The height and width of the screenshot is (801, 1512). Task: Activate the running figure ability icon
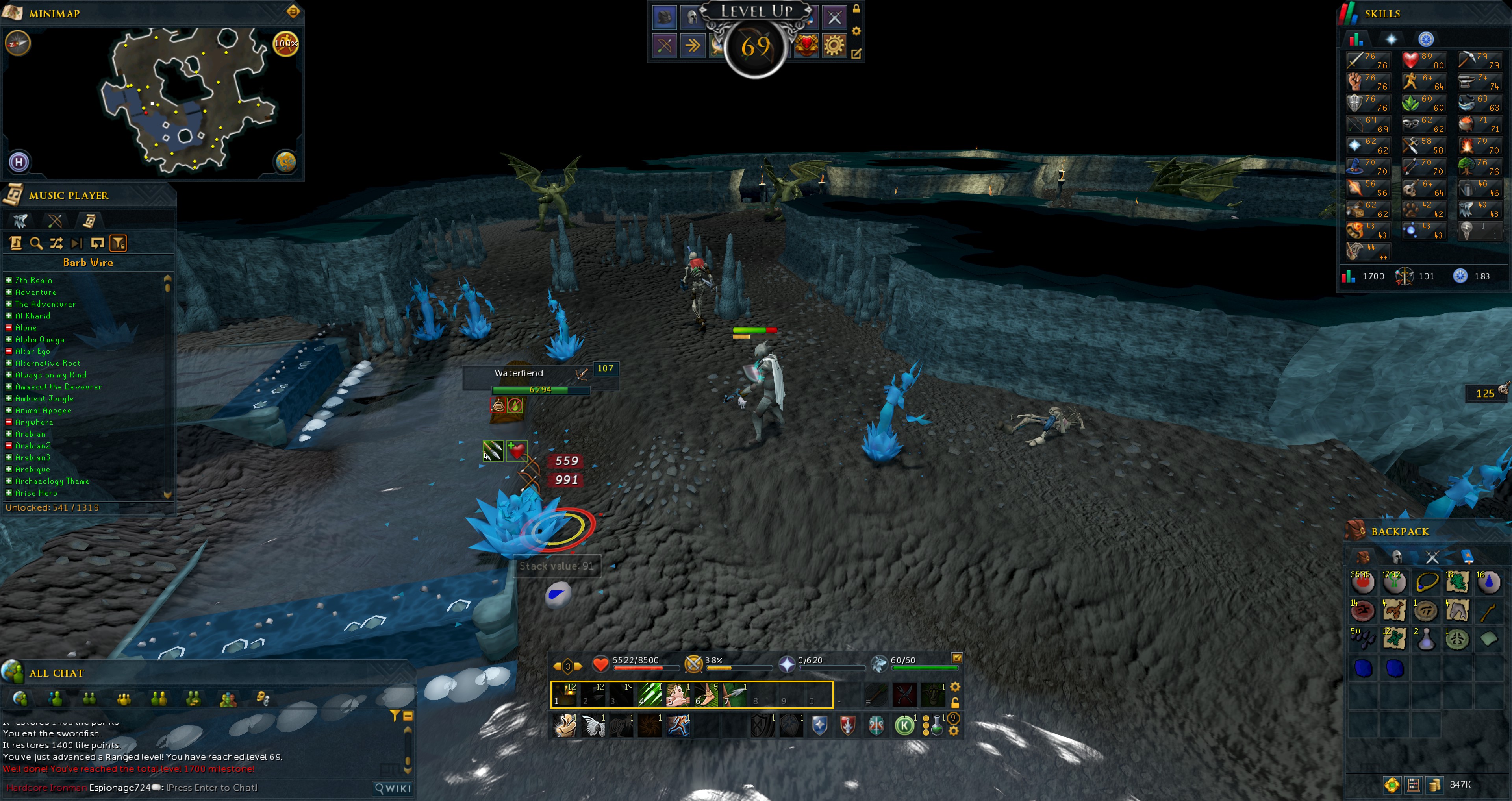[x=678, y=726]
